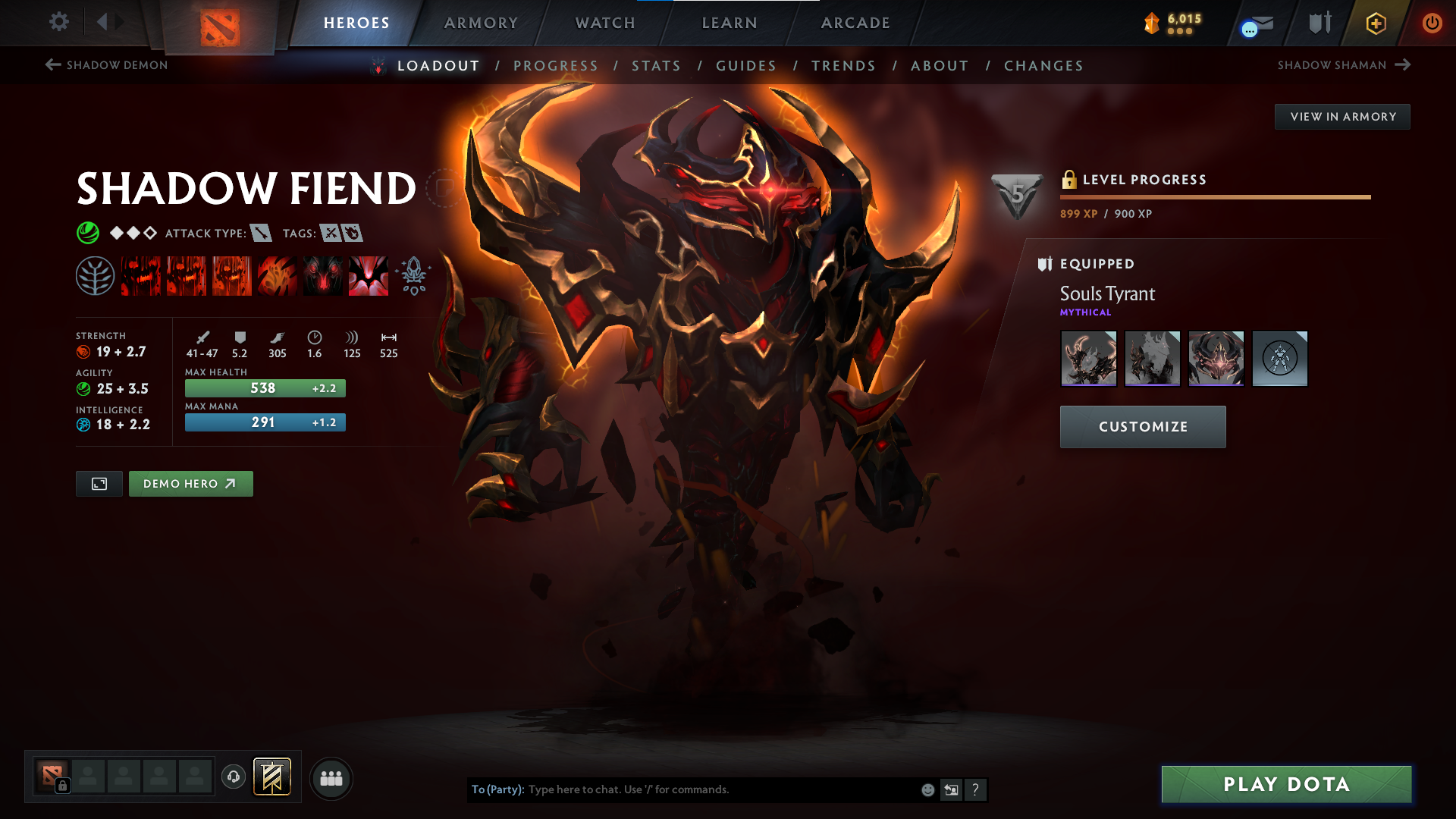Expand the hero preview fullscreen view
1456x819 pixels.
[99, 483]
